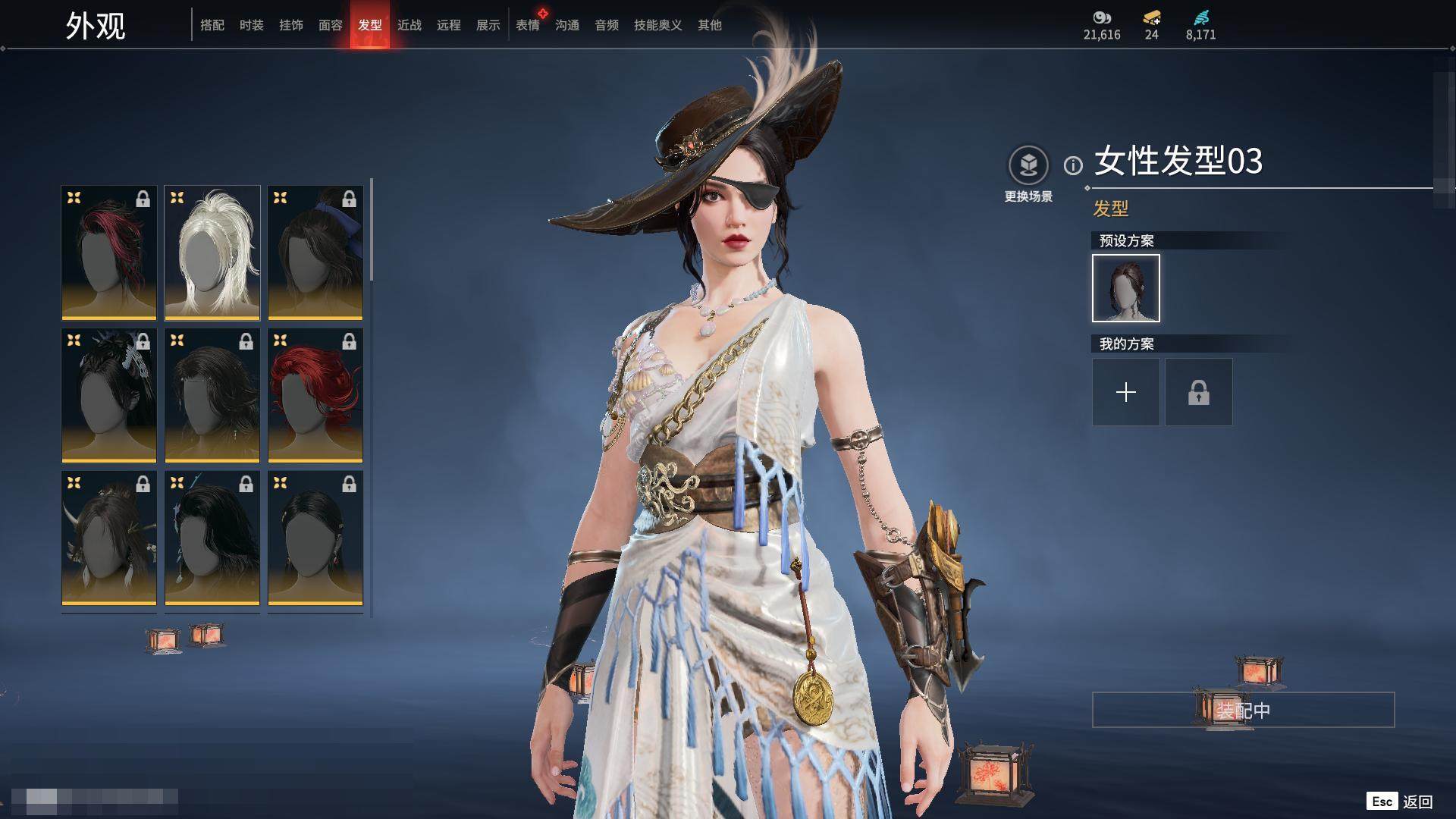The image size is (1456, 819).
Task: Add a new custom scheme with plus
Action: coord(1126,392)
